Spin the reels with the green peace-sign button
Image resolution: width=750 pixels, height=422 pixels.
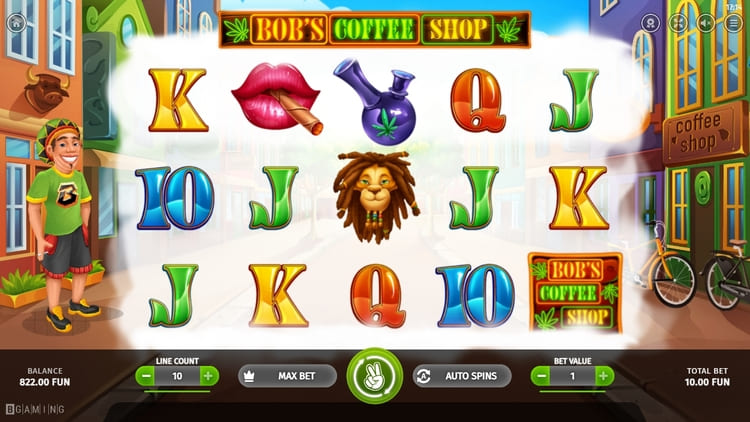pos(374,376)
